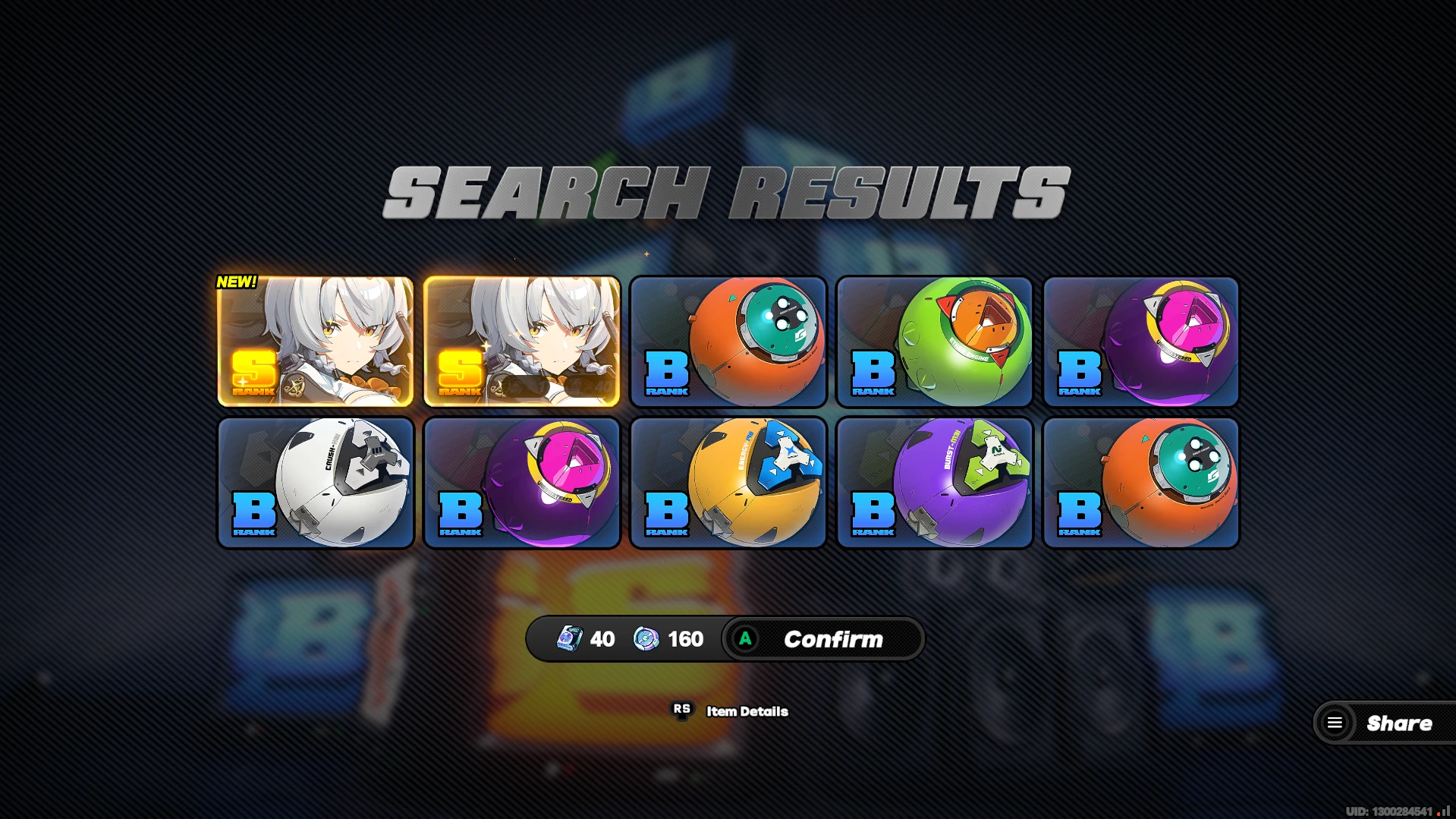Select the purple BURST-M9 Bangboo card
Viewport: 1456px width, 819px height.
pyautogui.click(x=934, y=483)
